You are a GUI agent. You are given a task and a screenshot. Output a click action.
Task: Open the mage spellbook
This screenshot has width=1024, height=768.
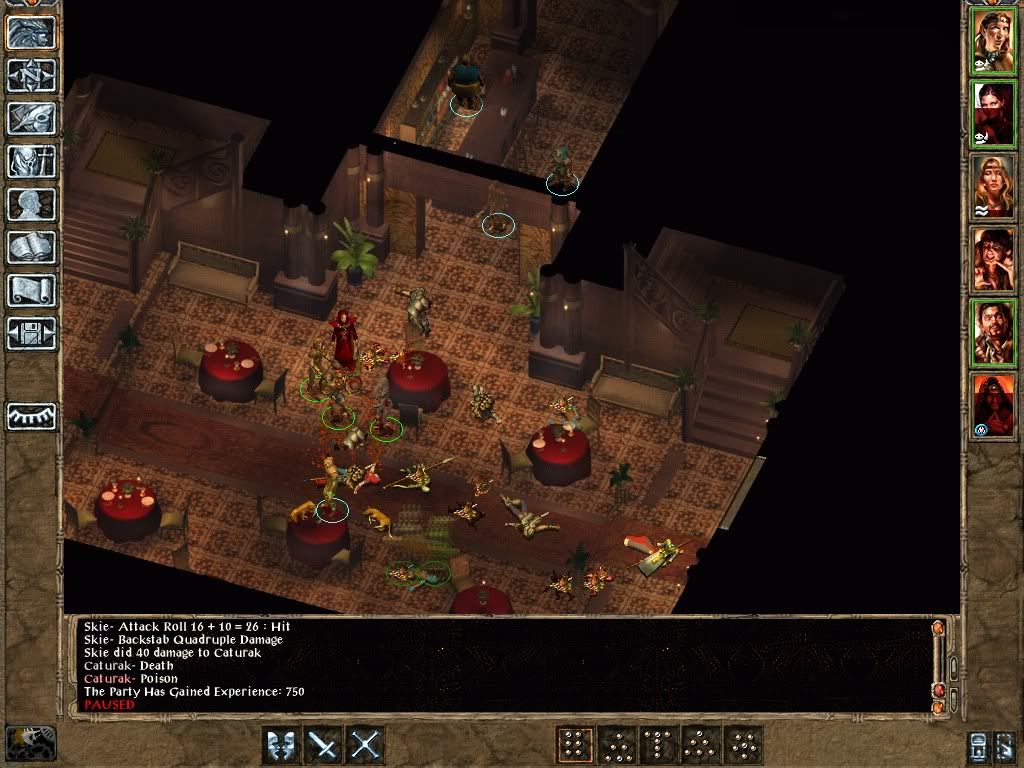point(32,247)
